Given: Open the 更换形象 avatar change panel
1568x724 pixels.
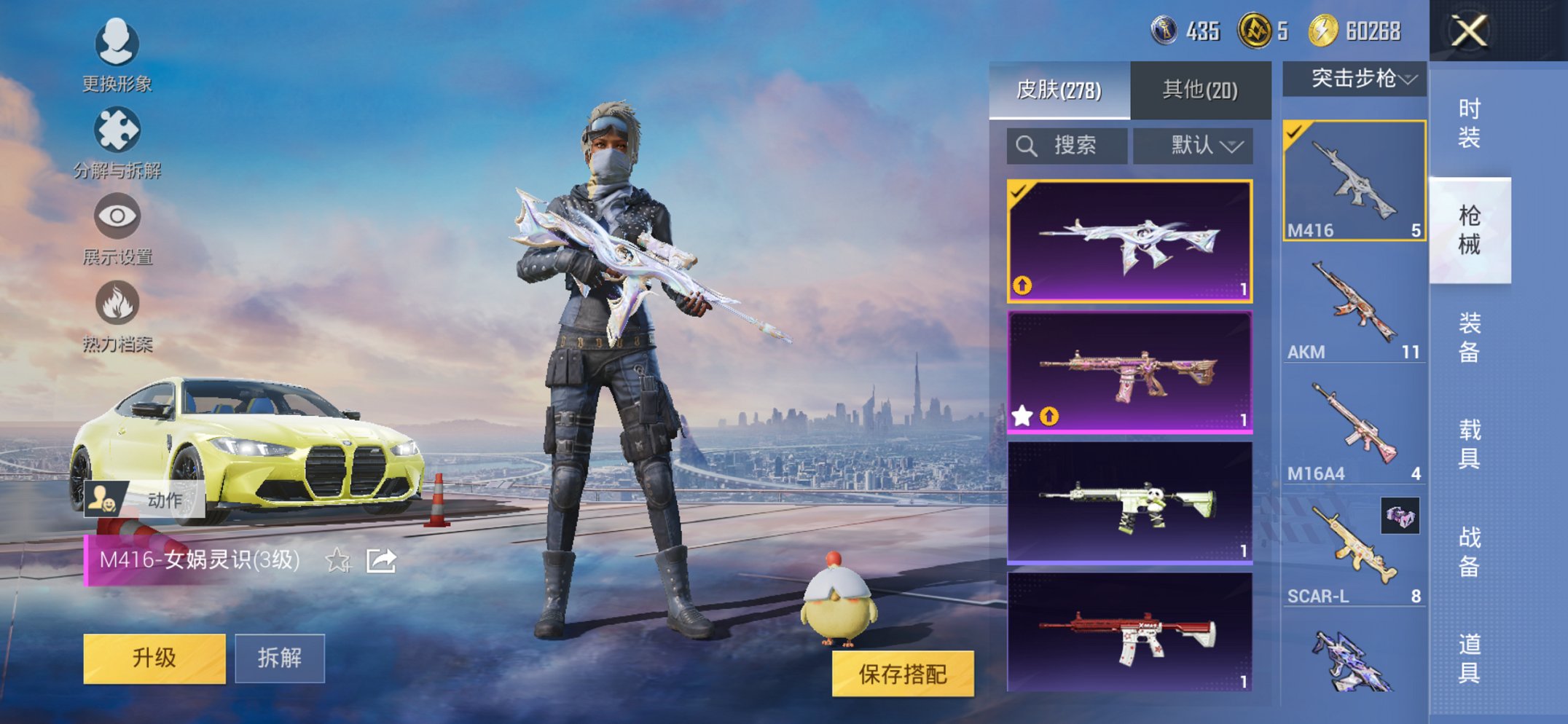Looking at the screenshot, I should pyautogui.click(x=117, y=44).
